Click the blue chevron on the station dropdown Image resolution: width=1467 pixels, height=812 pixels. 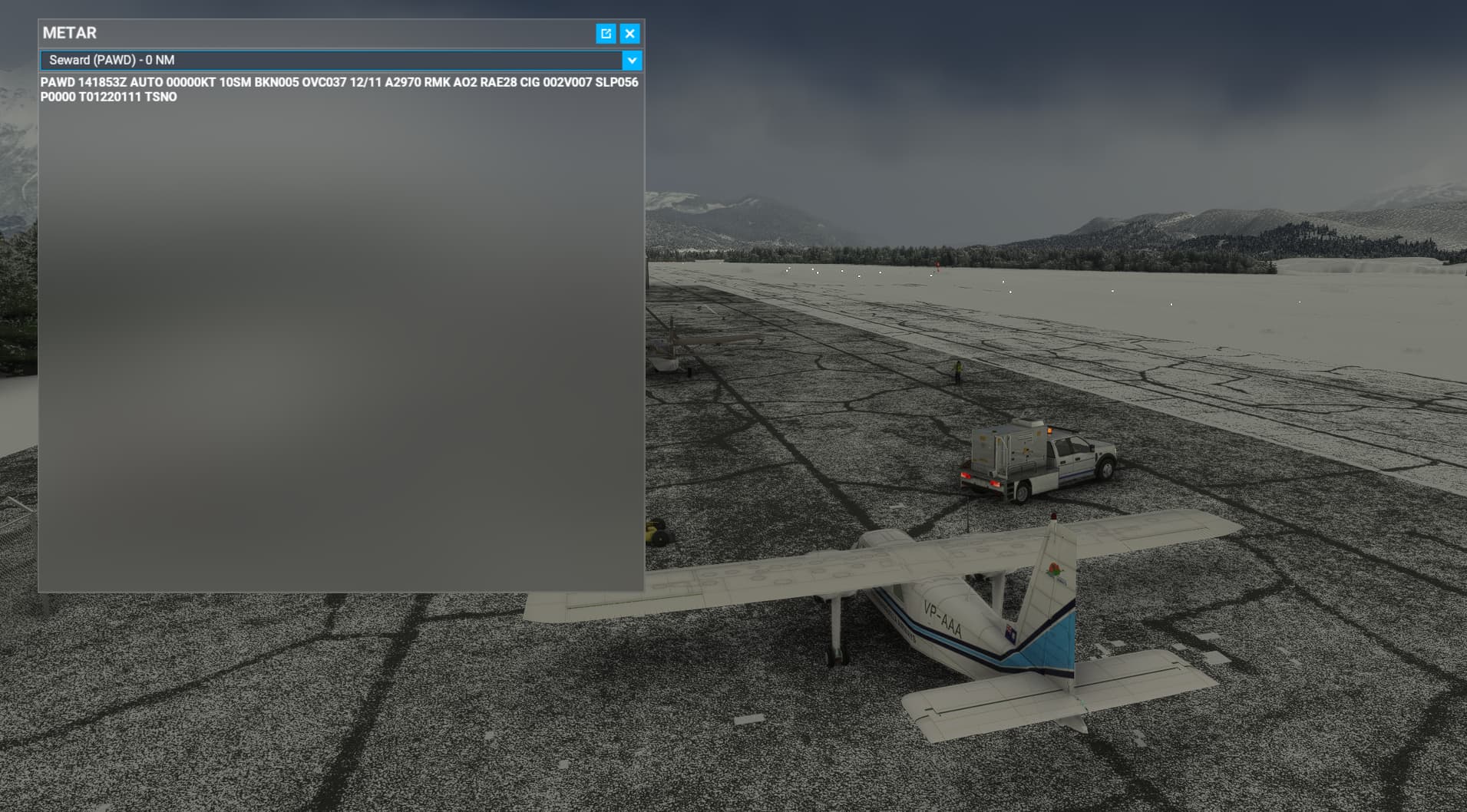tap(631, 59)
